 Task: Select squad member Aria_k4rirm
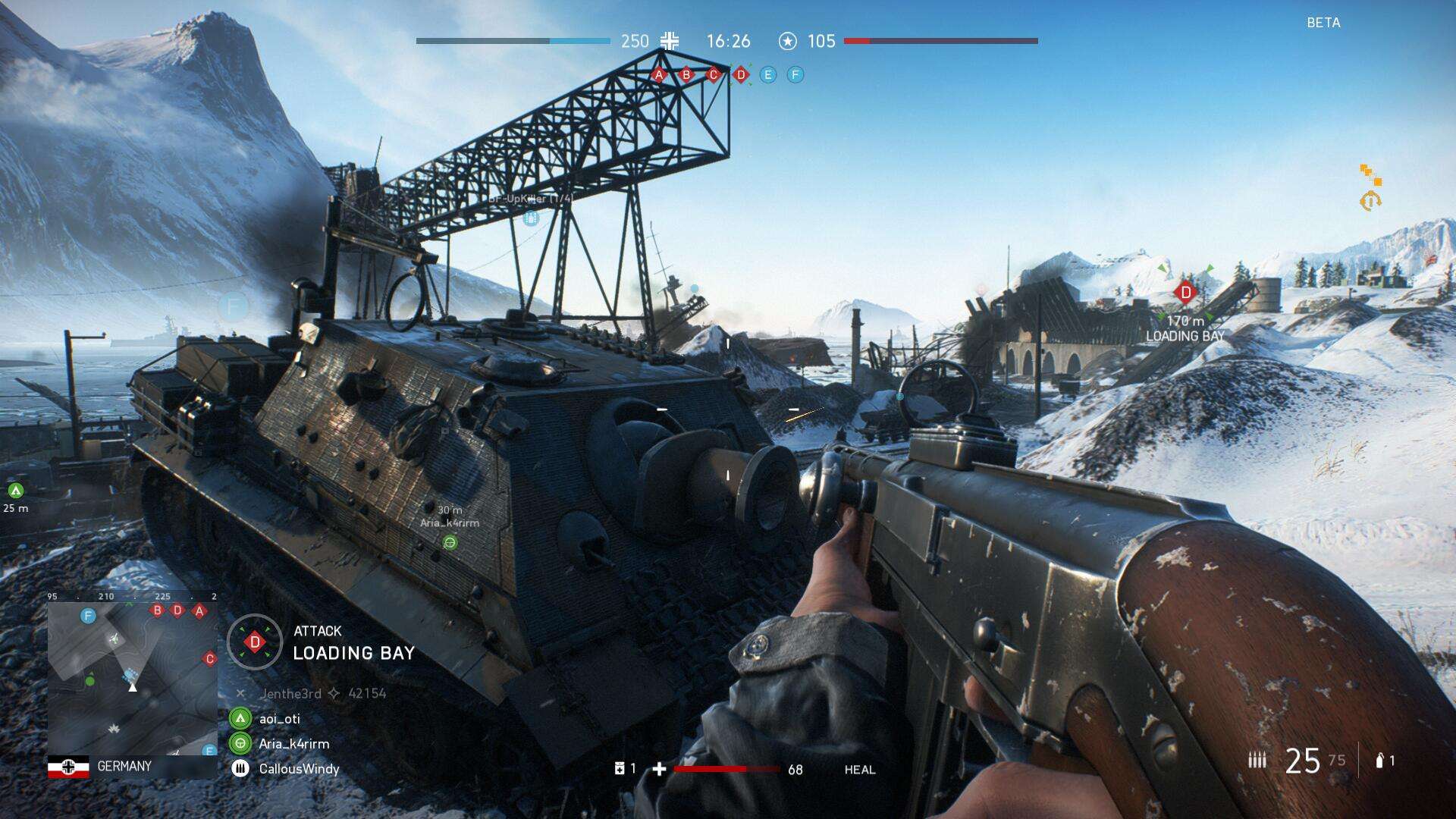coord(293,744)
